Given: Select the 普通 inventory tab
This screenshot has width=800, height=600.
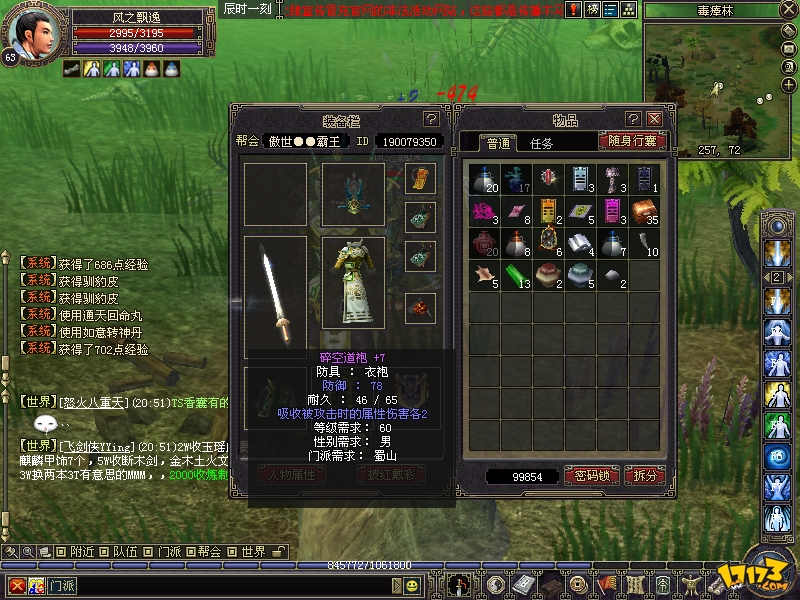Looking at the screenshot, I should pos(497,143).
